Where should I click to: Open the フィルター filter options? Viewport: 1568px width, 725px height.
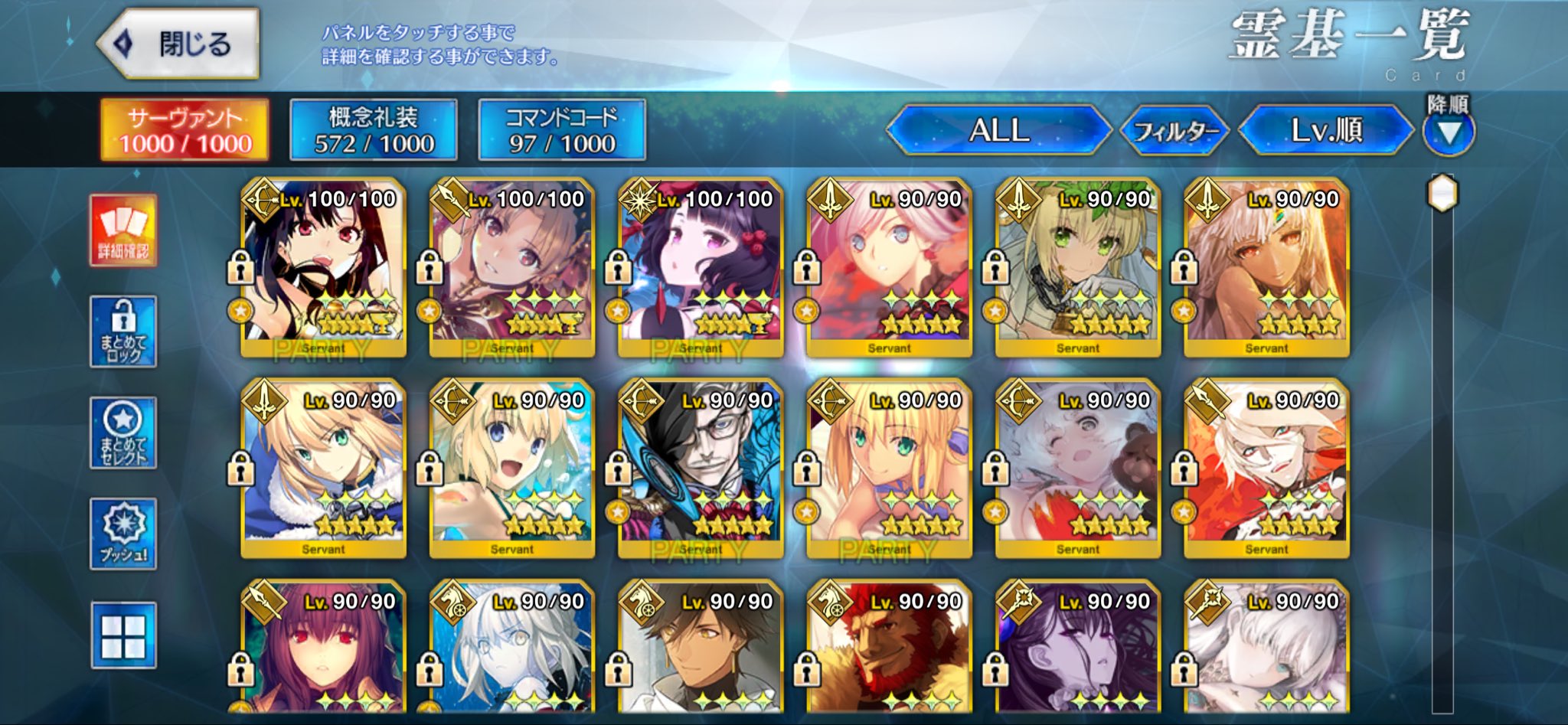(1174, 131)
